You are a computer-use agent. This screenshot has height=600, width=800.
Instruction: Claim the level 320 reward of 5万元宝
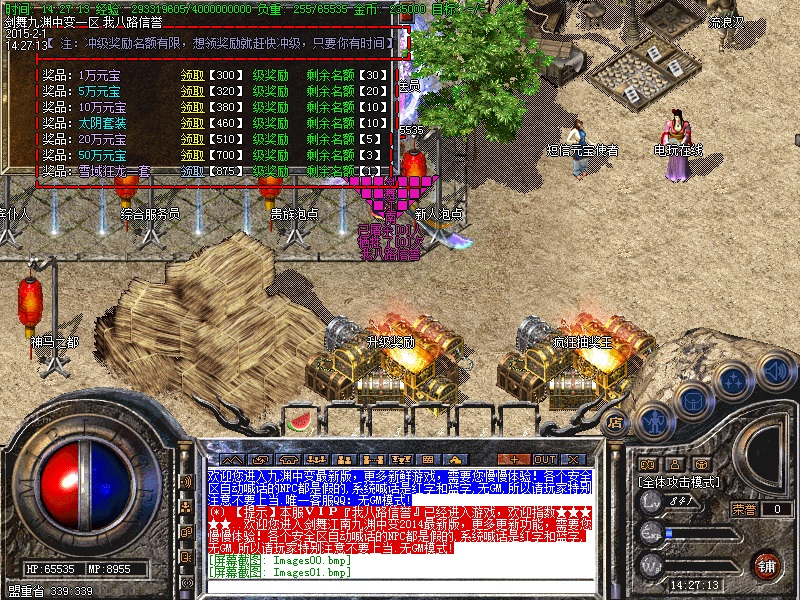tap(191, 91)
